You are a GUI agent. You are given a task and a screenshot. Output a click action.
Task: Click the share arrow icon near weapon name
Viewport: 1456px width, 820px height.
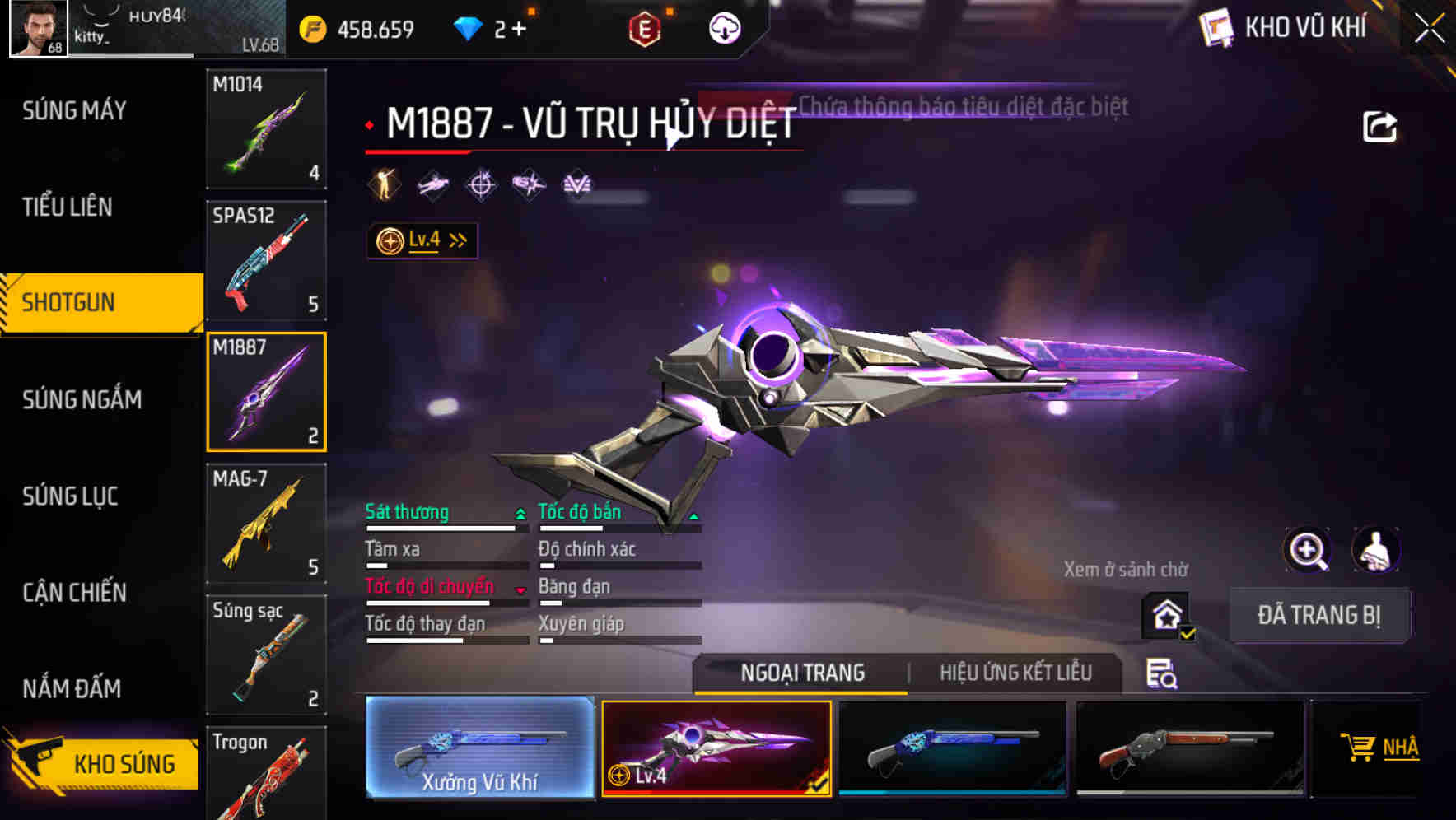tap(1379, 124)
